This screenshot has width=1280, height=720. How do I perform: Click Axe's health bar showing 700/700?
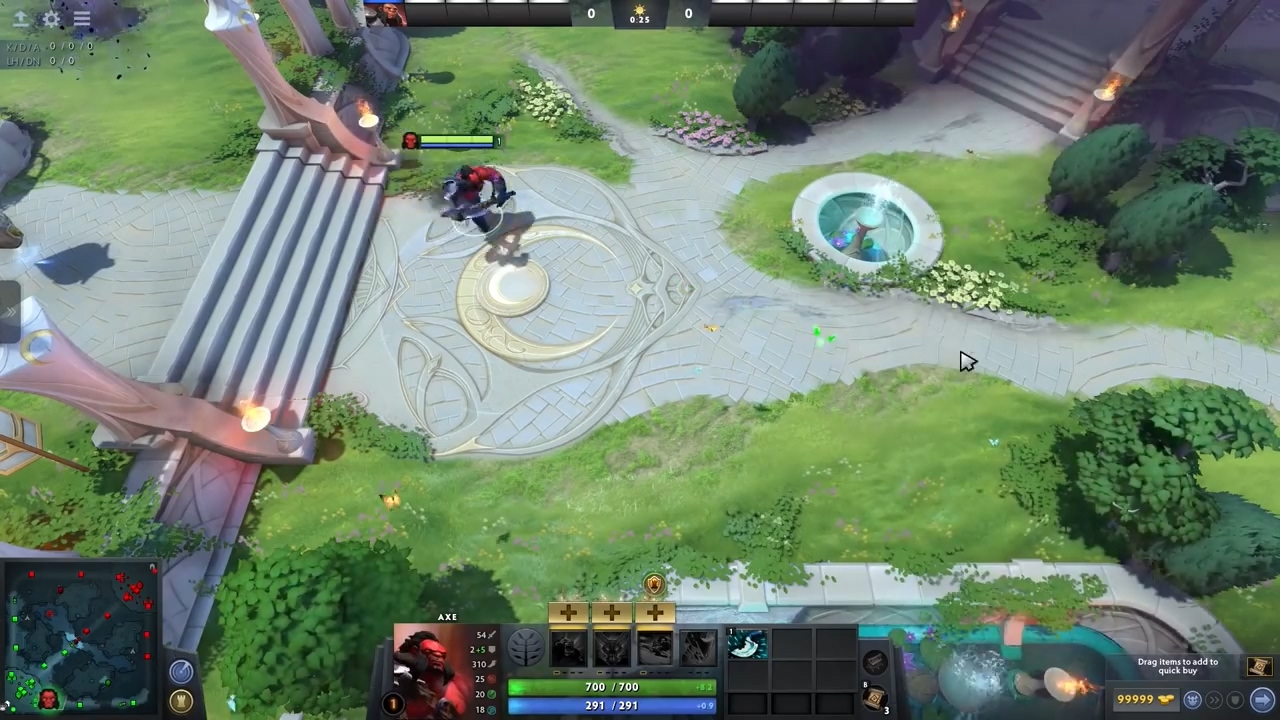pyautogui.click(x=612, y=686)
